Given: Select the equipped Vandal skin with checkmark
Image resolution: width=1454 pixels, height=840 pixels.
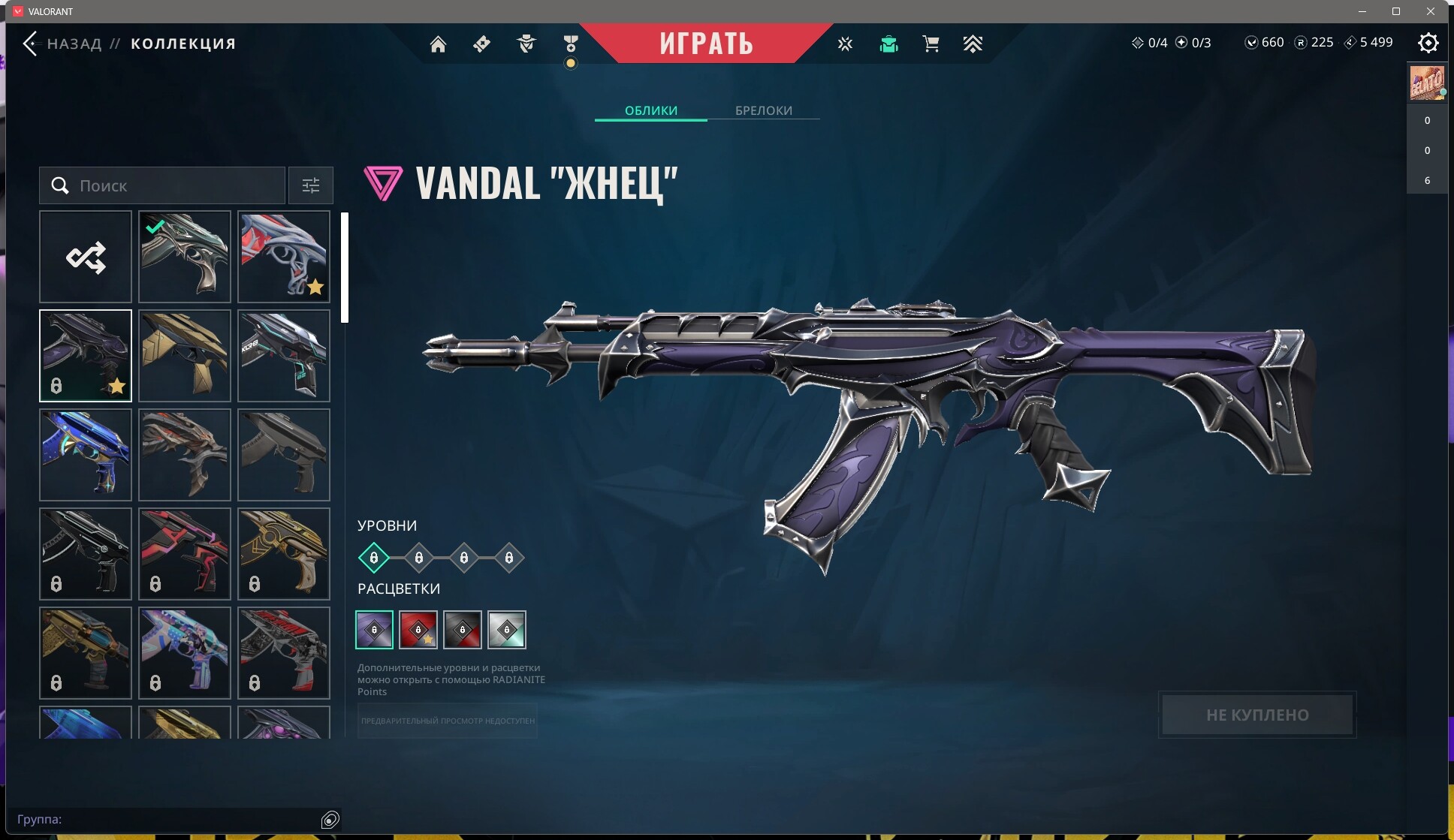Looking at the screenshot, I should pos(185,257).
